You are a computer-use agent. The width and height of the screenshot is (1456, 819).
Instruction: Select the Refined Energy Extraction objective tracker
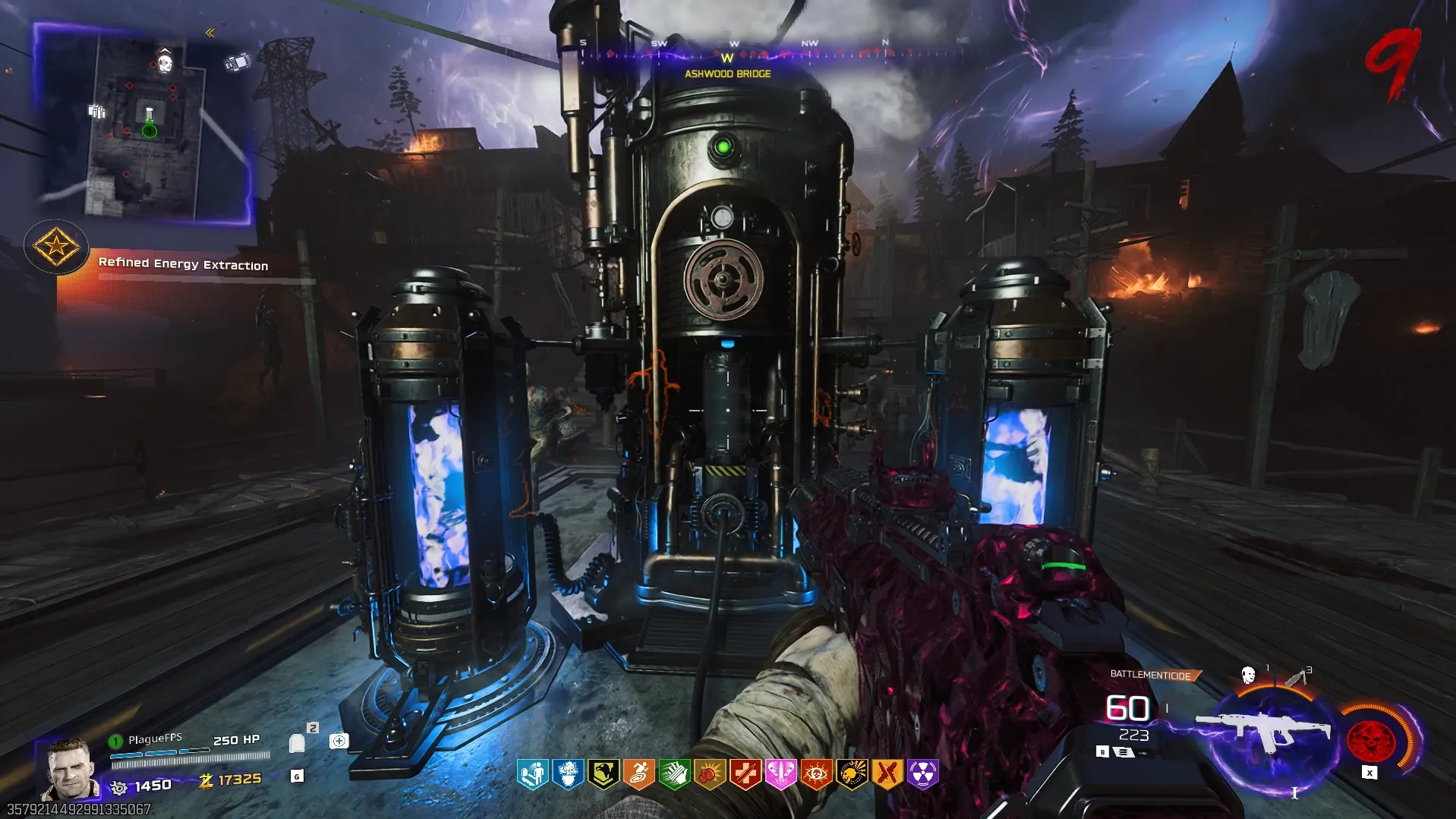183,264
